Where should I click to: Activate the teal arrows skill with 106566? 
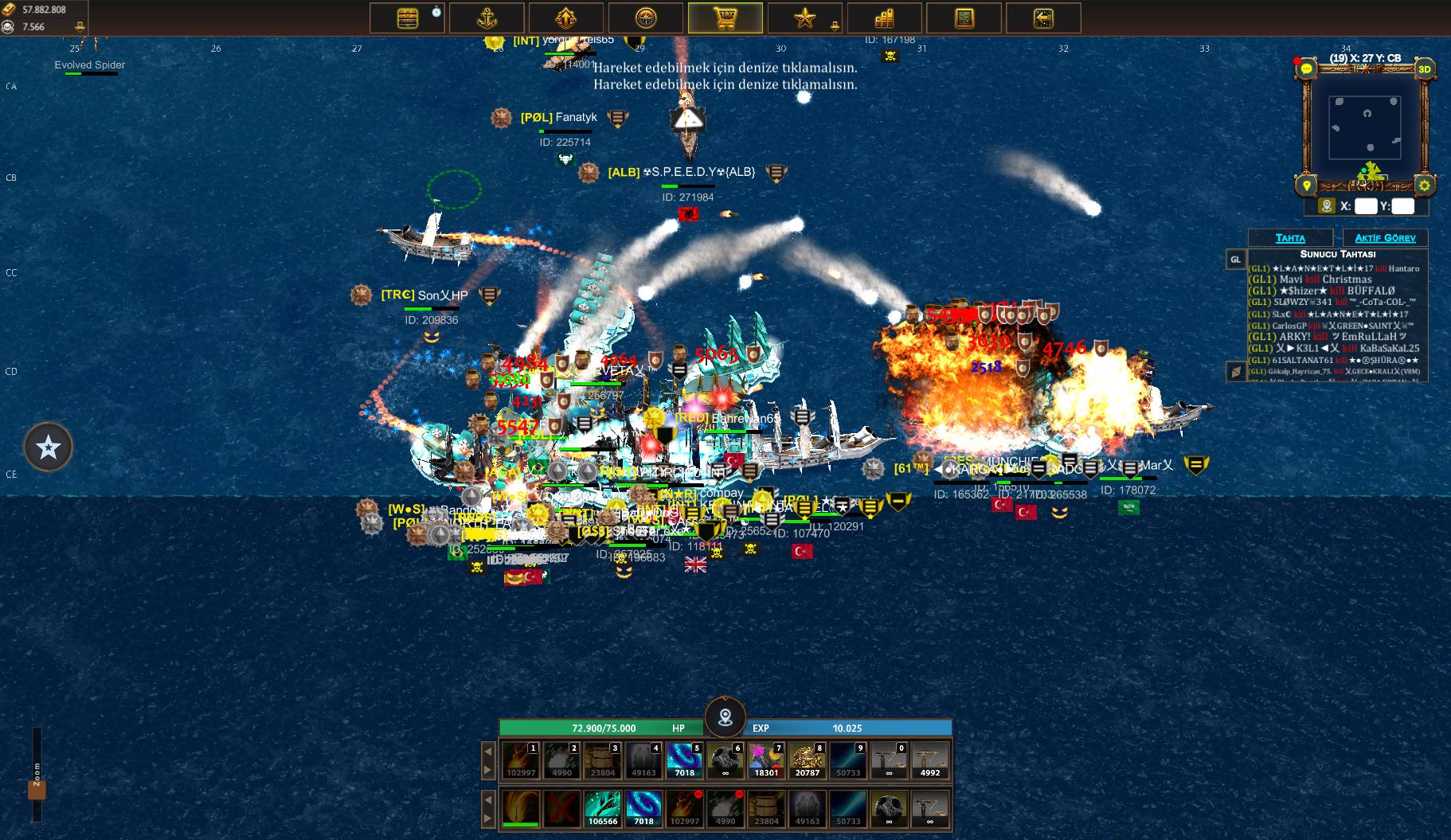pos(603,809)
